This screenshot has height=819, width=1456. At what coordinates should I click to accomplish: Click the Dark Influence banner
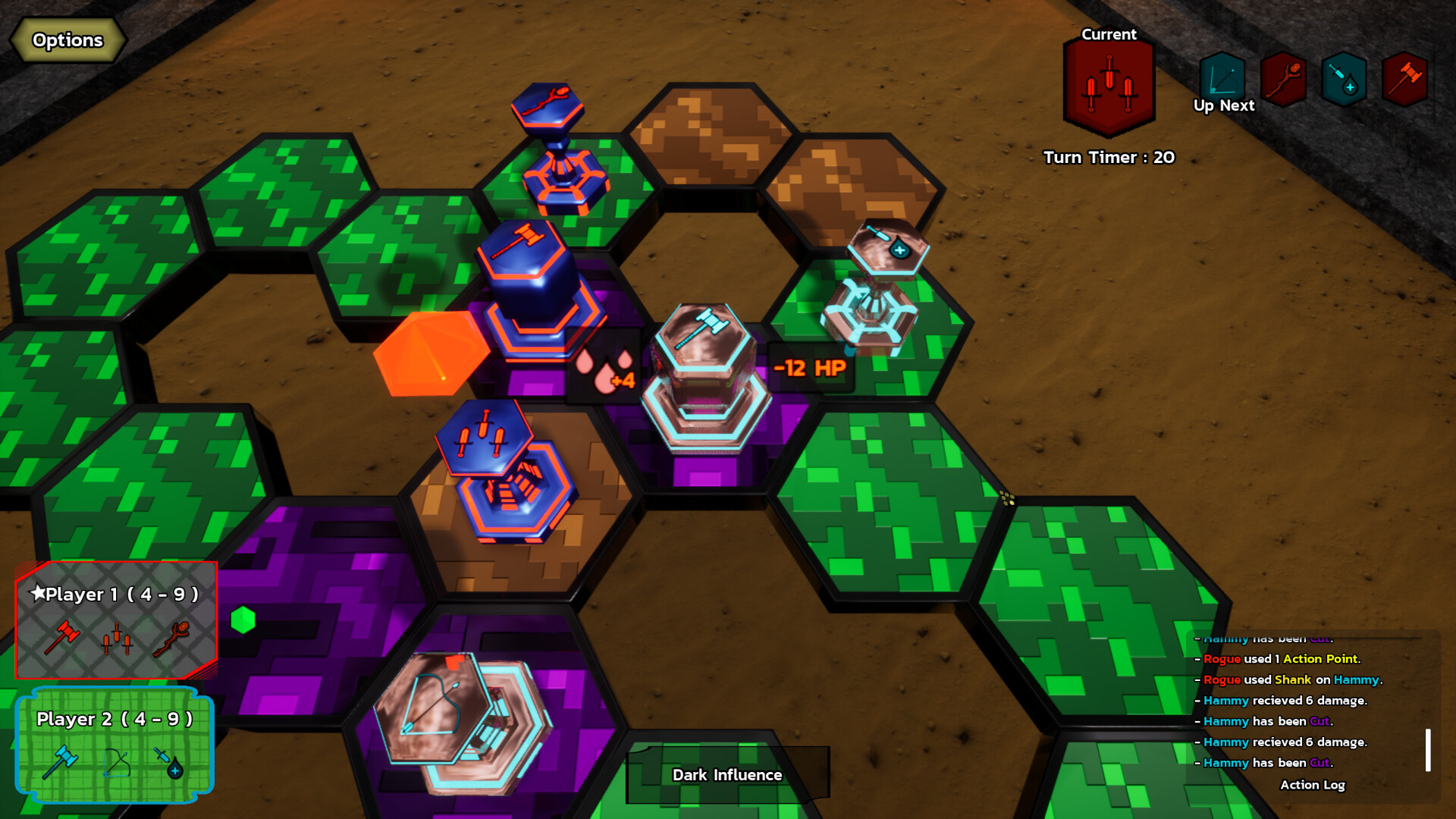(726, 775)
